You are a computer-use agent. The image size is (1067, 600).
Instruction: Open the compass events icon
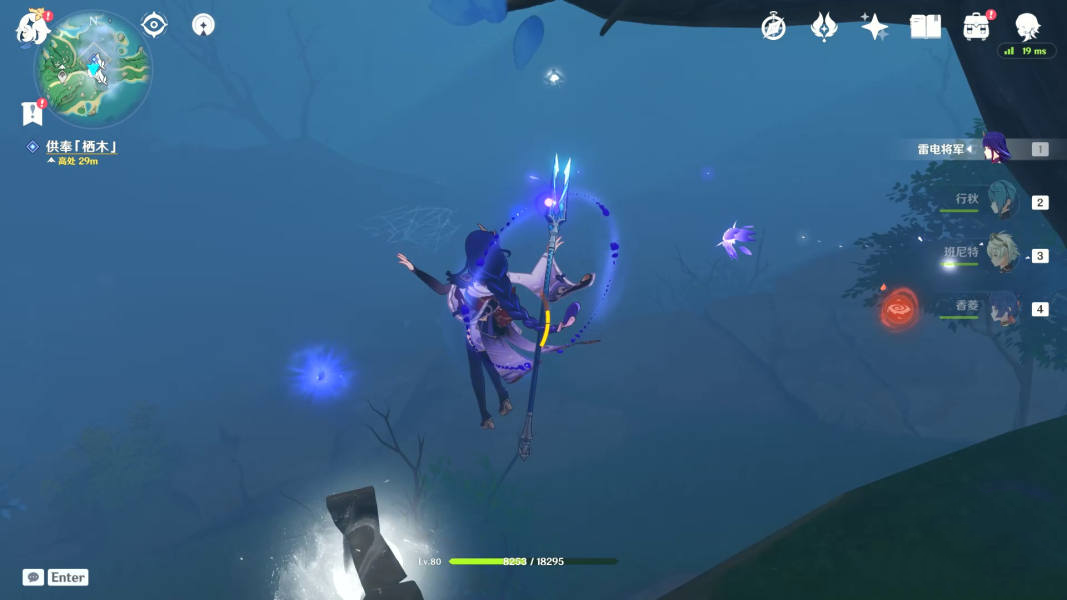click(x=773, y=27)
